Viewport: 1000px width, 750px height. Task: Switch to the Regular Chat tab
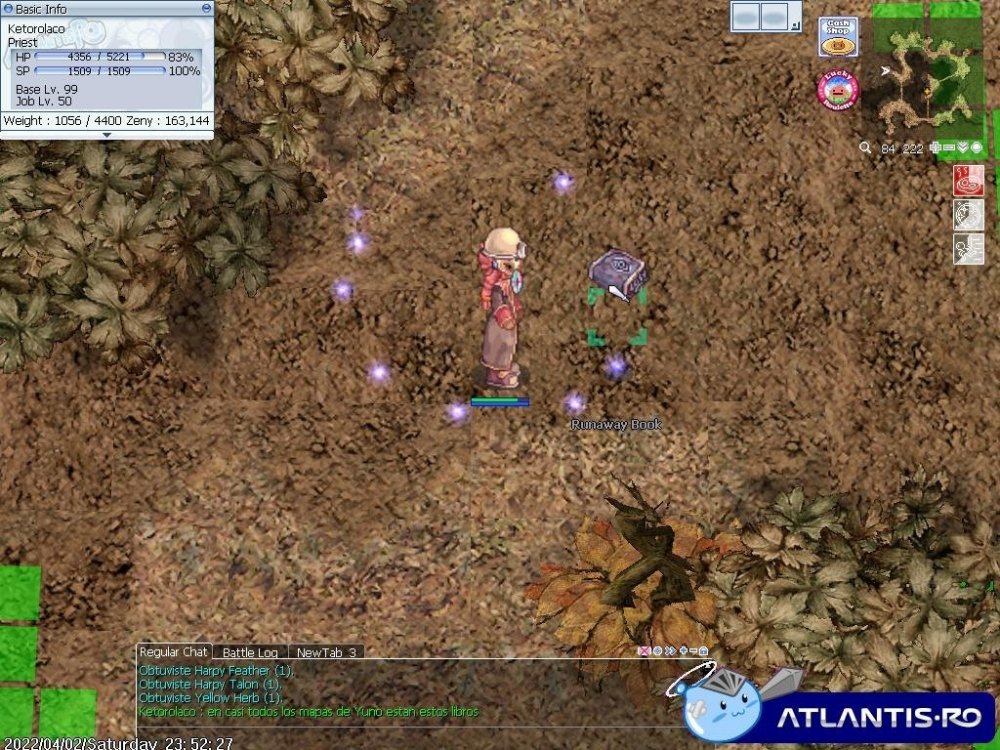[173, 652]
